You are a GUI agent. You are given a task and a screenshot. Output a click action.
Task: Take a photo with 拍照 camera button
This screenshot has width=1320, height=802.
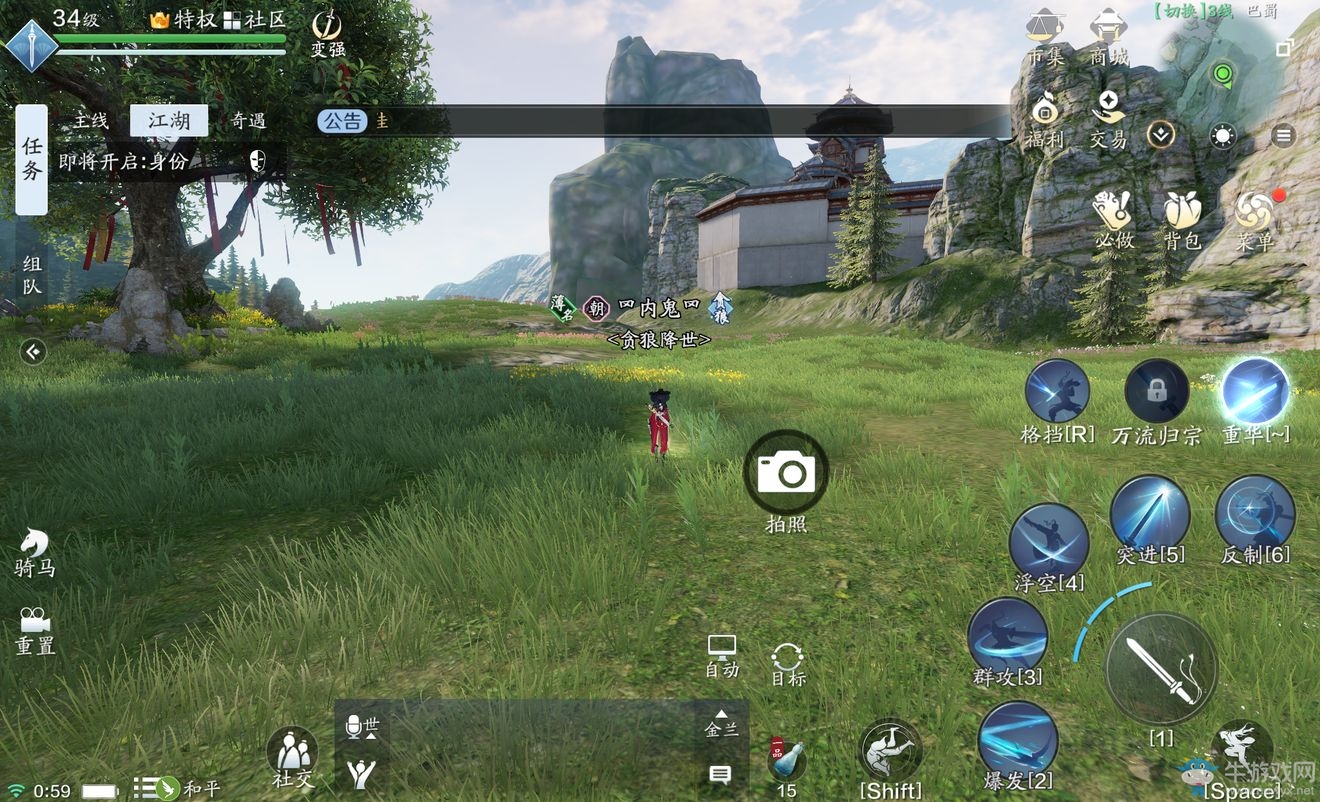pyautogui.click(x=786, y=472)
